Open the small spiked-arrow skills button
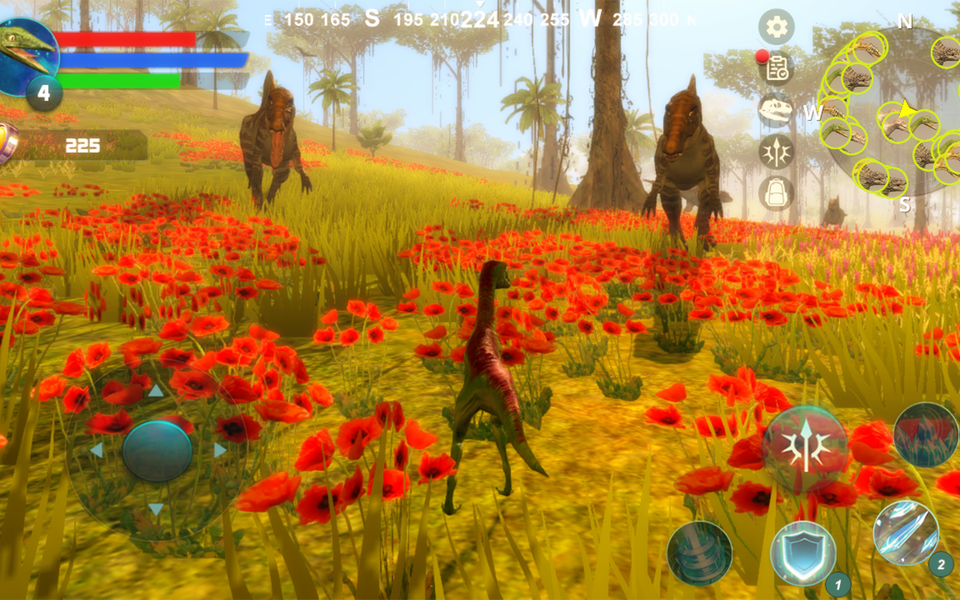Viewport: 960px width, 600px height. coord(776,151)
